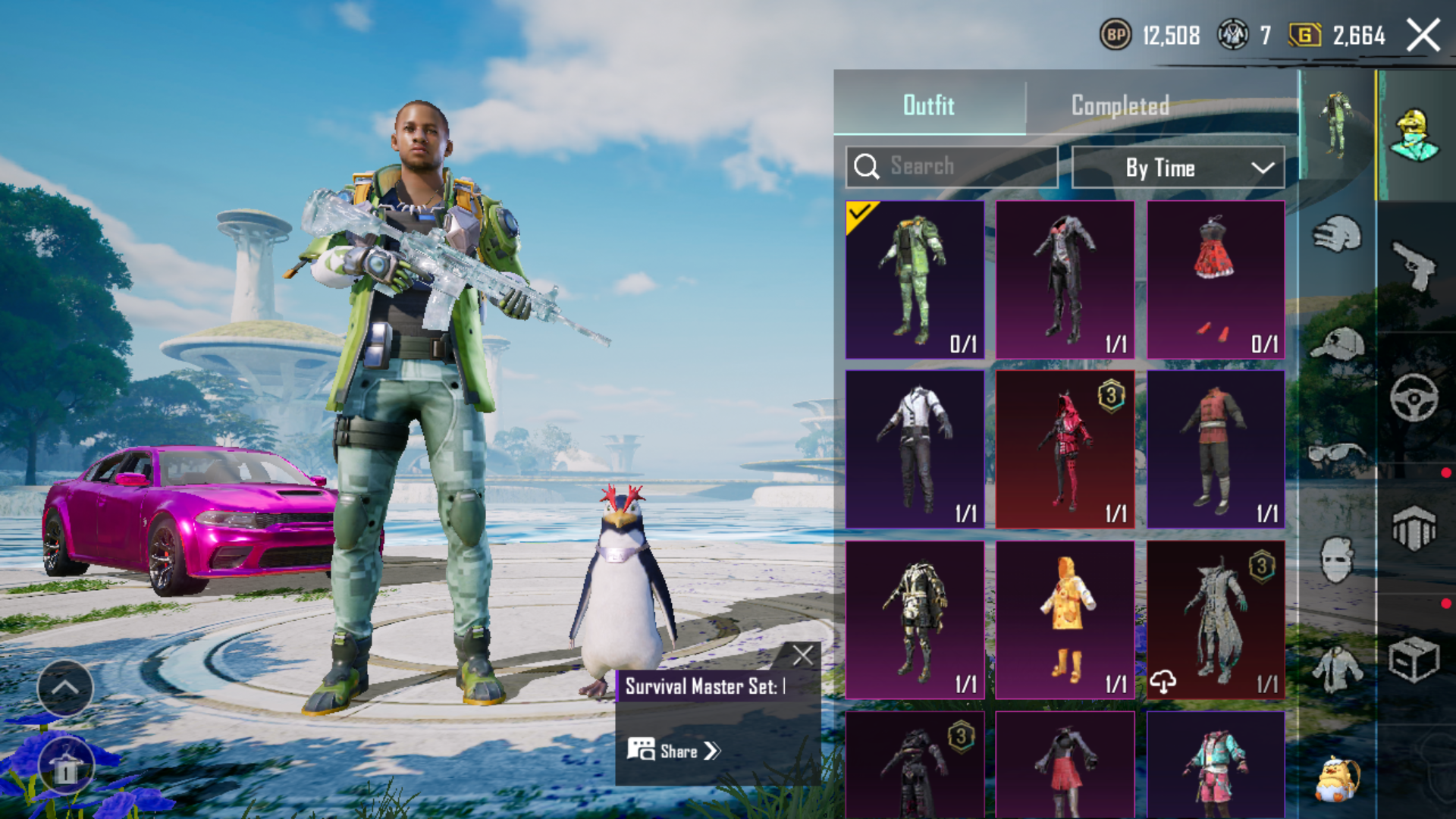Open the By Time sort dropdown
The width and height of the screenshot is (1456, 819).
(1178, 168)
